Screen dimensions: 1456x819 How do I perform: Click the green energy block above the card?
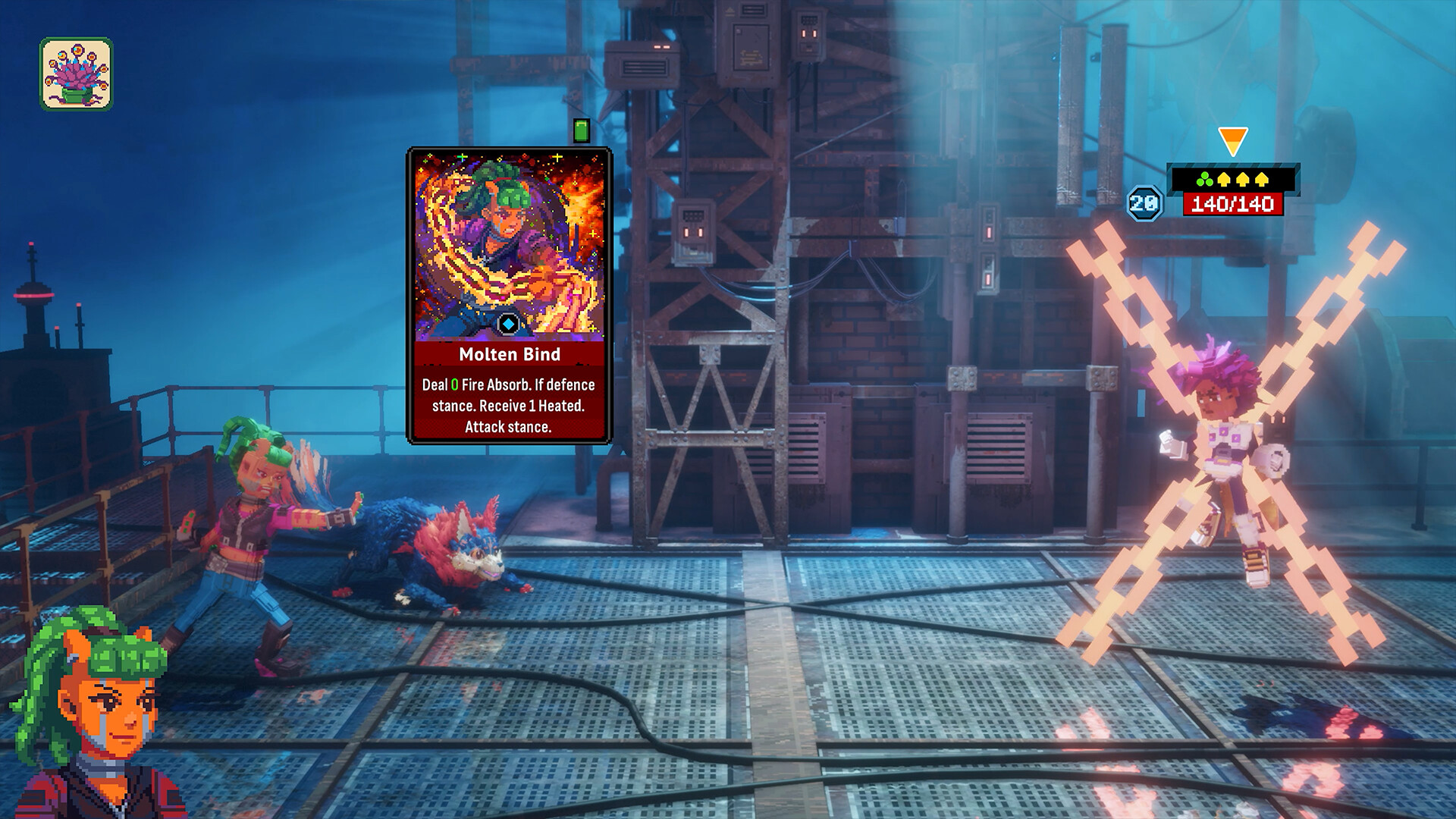point(582,130)
